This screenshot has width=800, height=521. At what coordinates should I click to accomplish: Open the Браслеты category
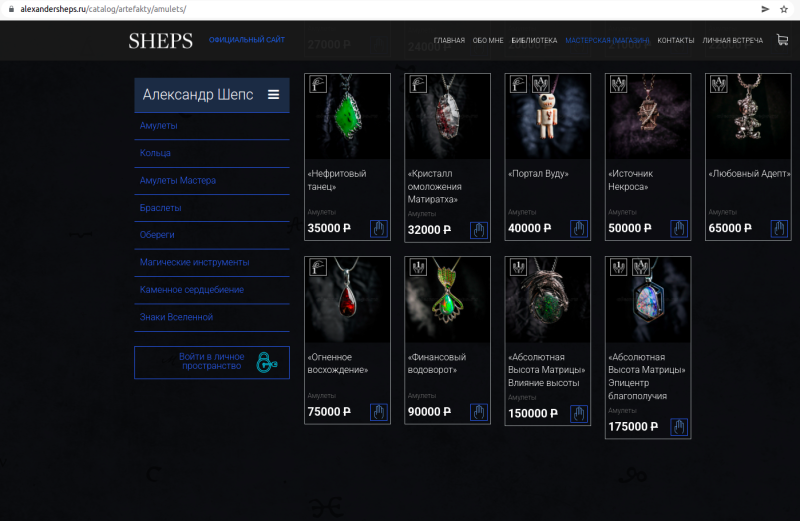pyautogui.click(x=161, y=208)
